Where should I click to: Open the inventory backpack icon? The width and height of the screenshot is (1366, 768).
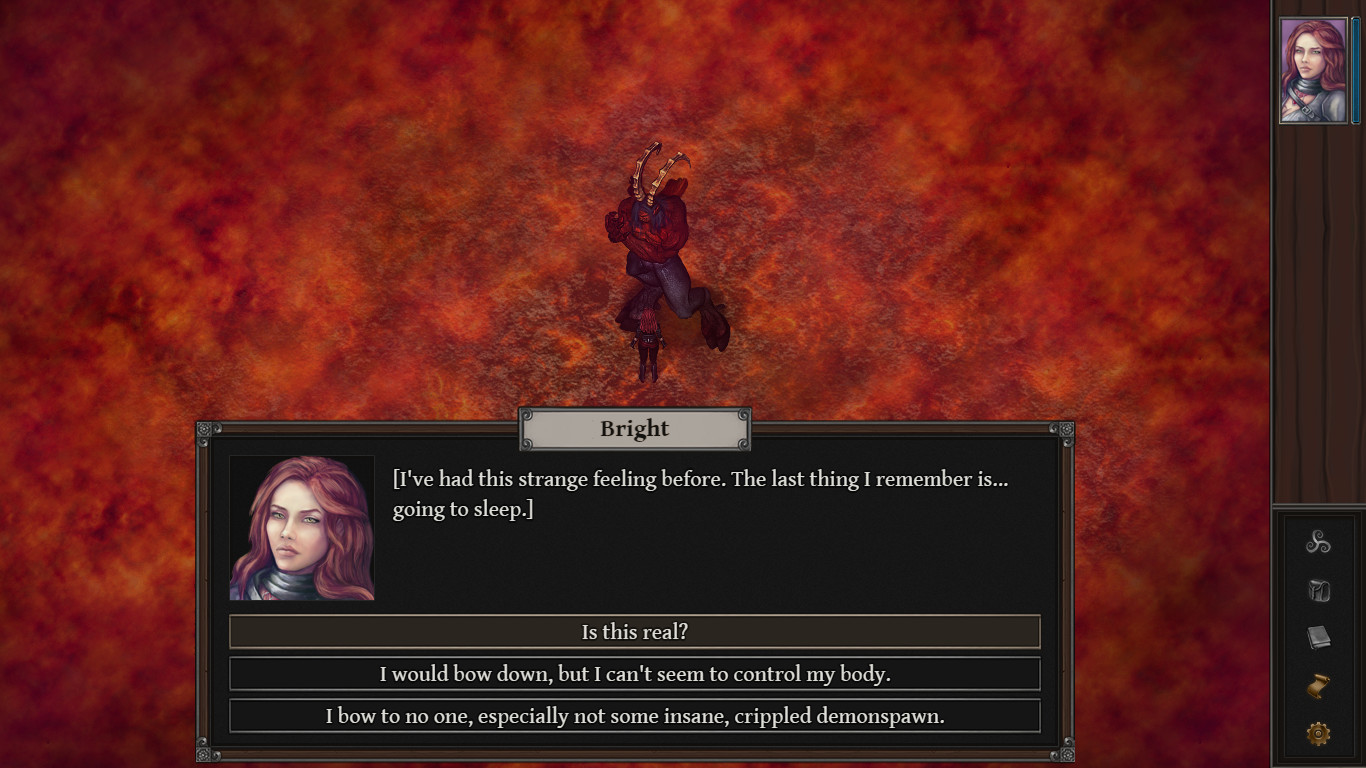1318,590
